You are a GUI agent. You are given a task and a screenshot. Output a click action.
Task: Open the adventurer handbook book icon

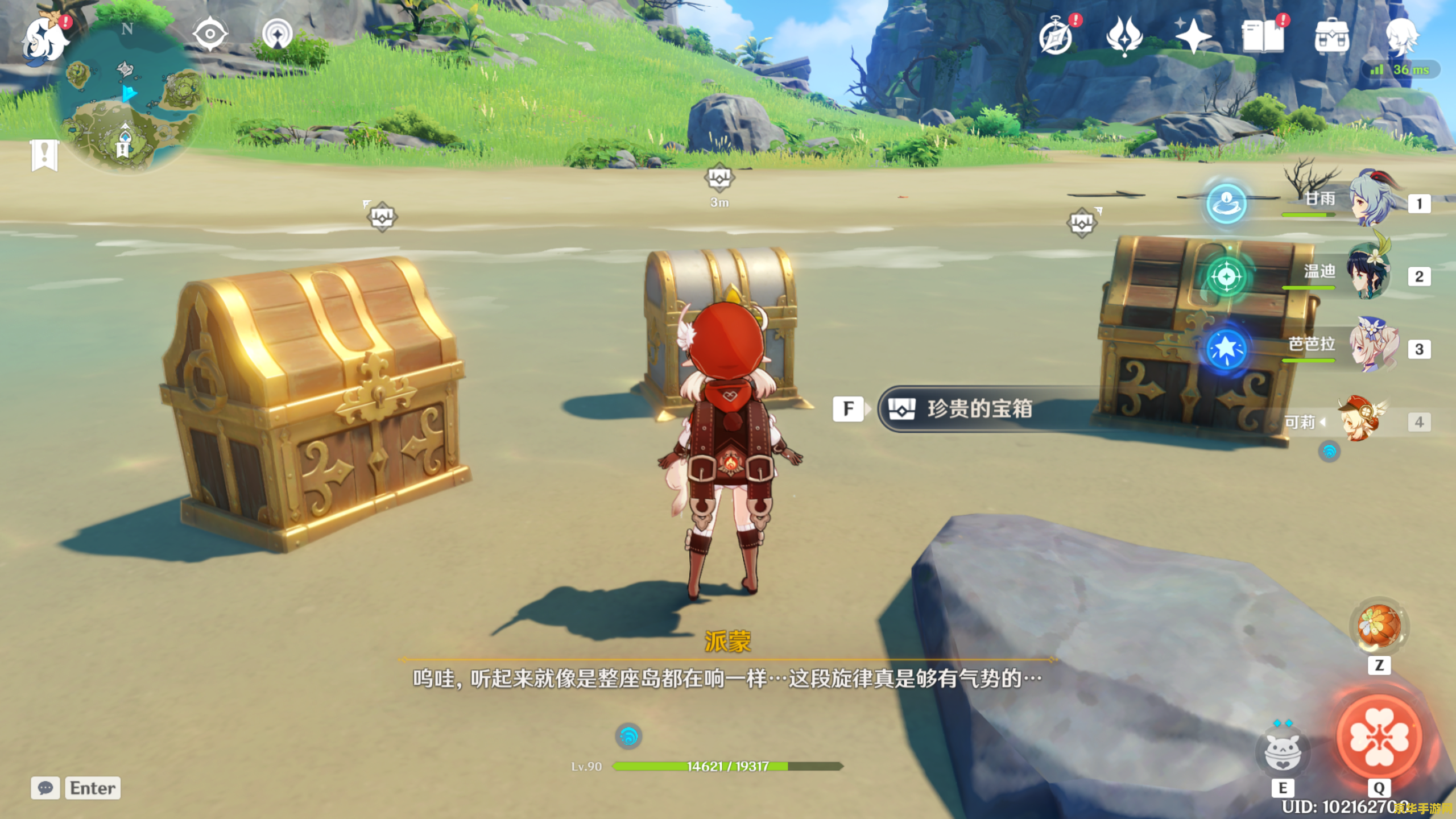coord(1263,36)
